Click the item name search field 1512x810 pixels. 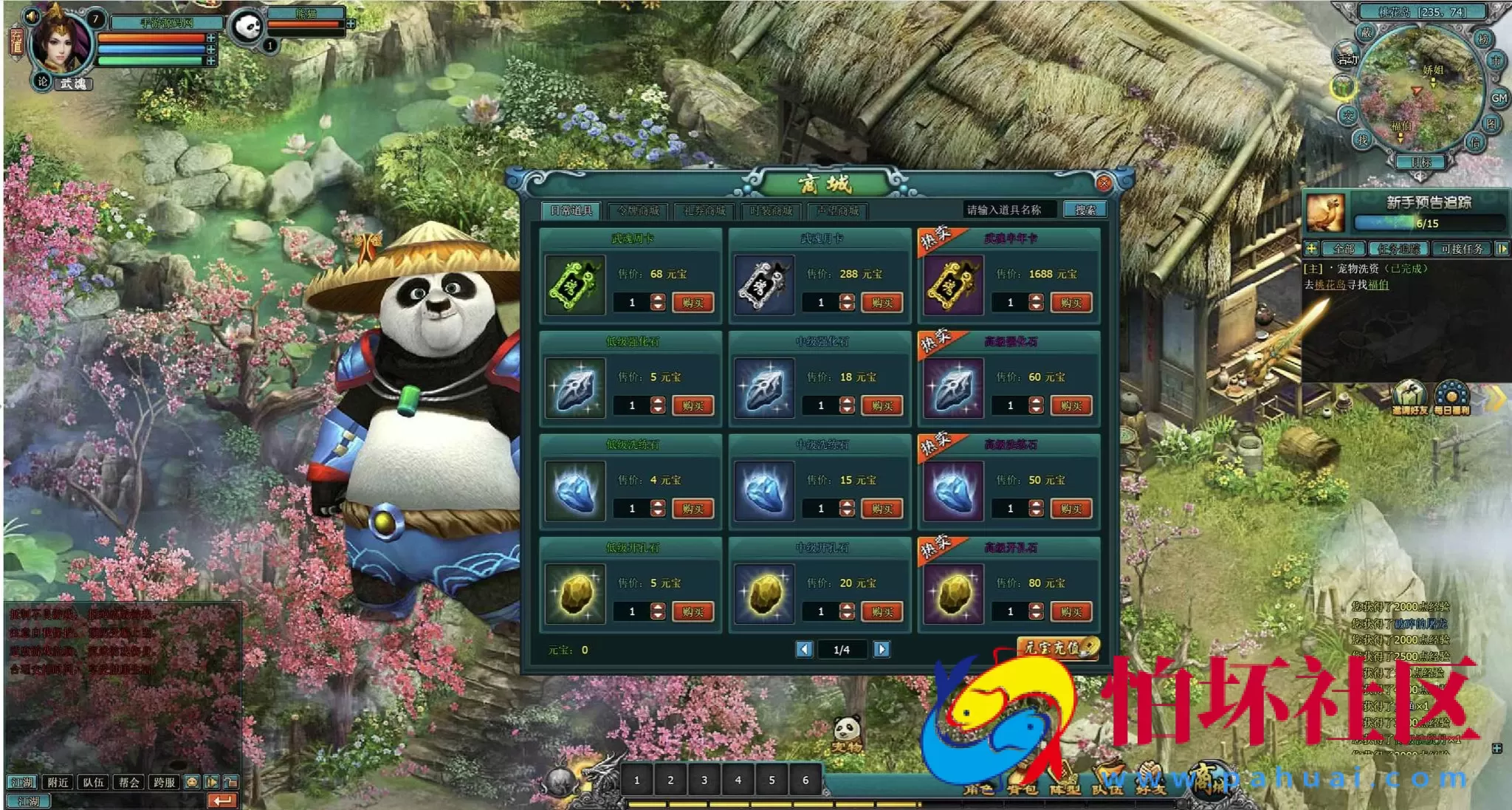(1008, 210)
